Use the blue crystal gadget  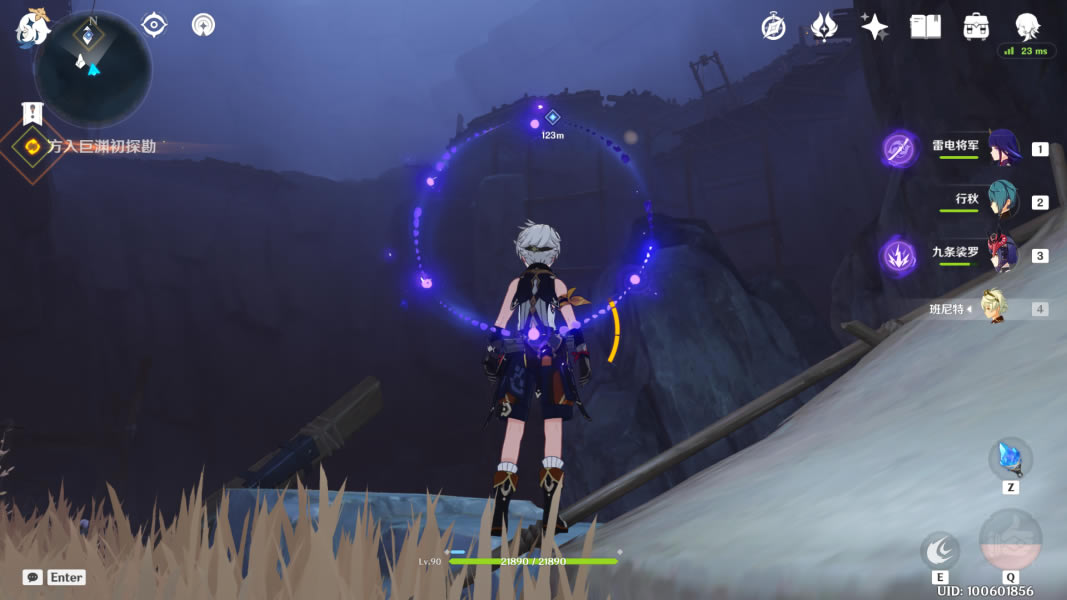(x=1010, y=458)
